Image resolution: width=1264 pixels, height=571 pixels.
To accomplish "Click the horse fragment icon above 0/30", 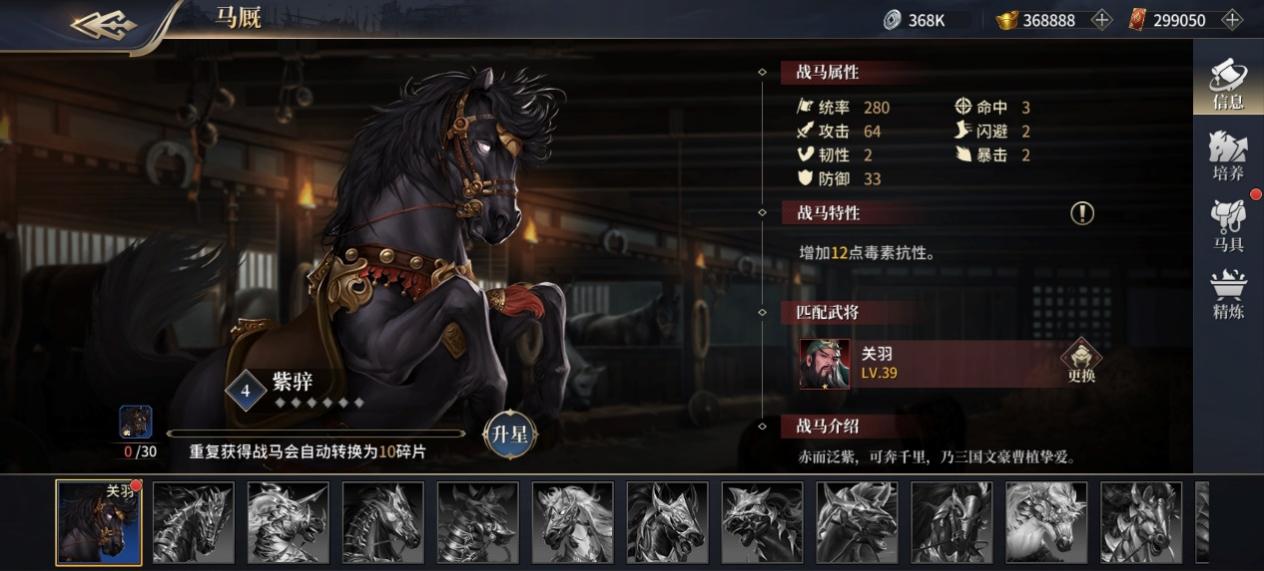I will tap(135, 422).
